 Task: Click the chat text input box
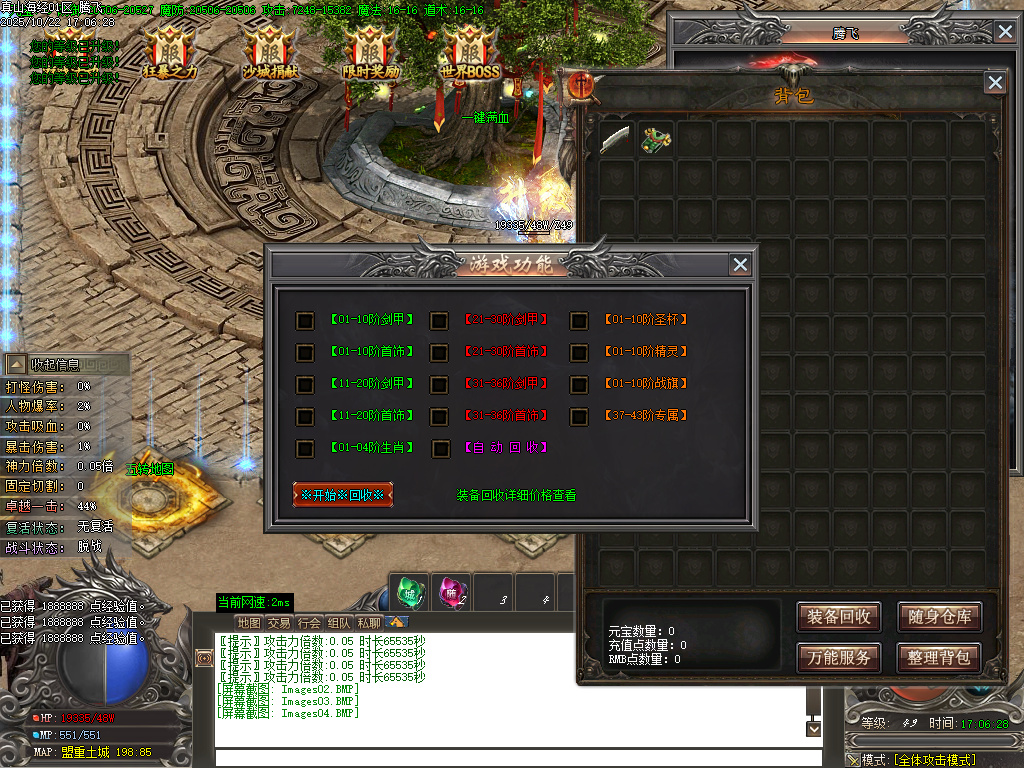[x=510, y=757]
